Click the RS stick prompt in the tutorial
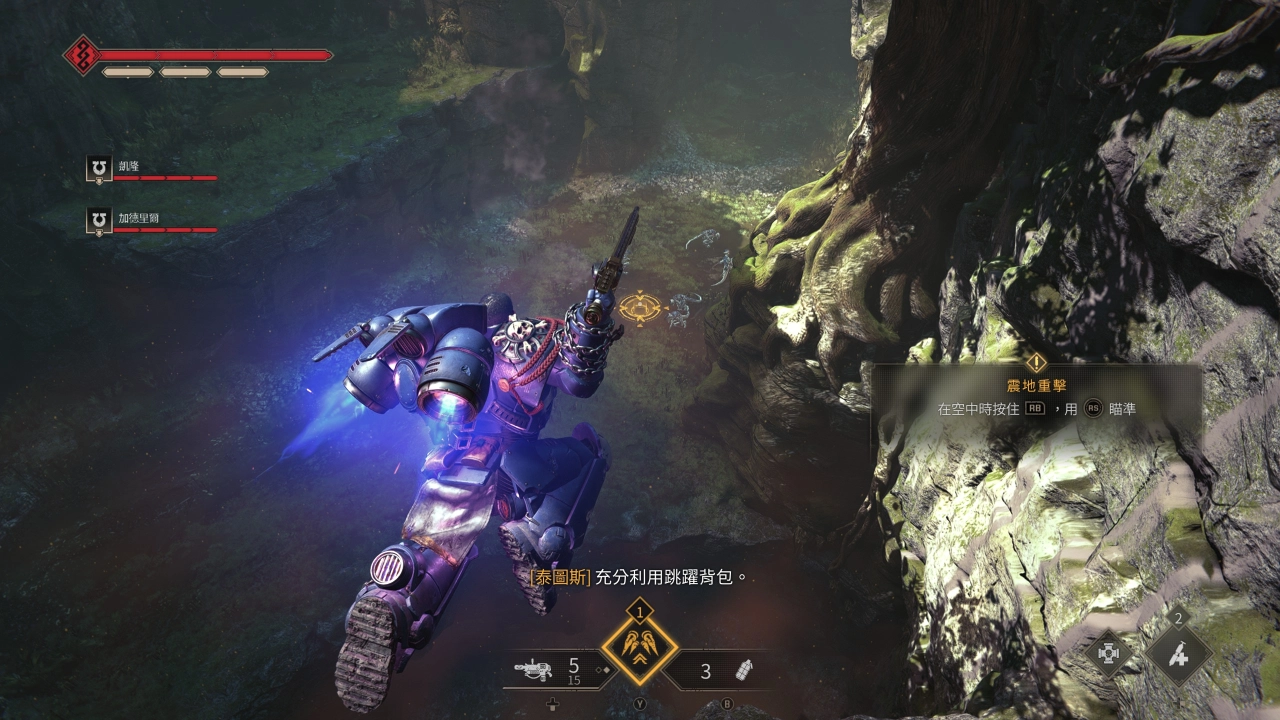Image resolution: width=1280 pixels, height=720 pixels. pos(1094,408)
